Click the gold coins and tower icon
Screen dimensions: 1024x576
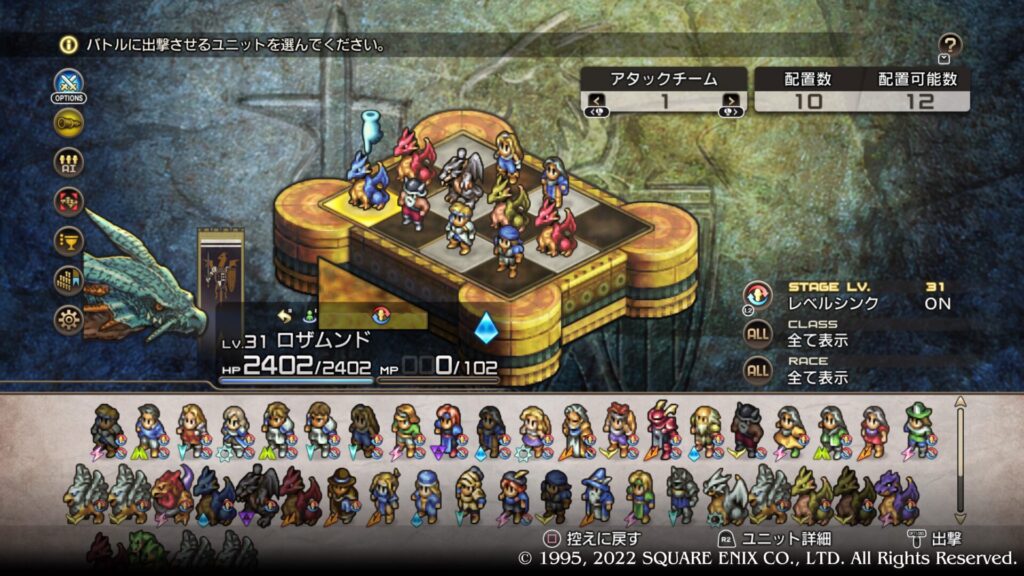tap(69, 280)
